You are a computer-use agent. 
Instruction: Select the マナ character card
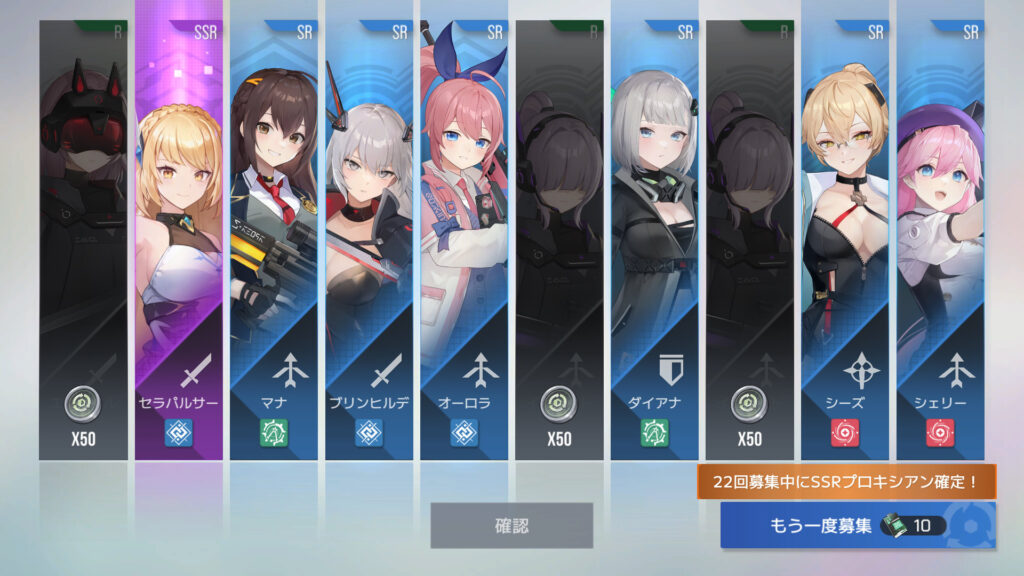273,240
